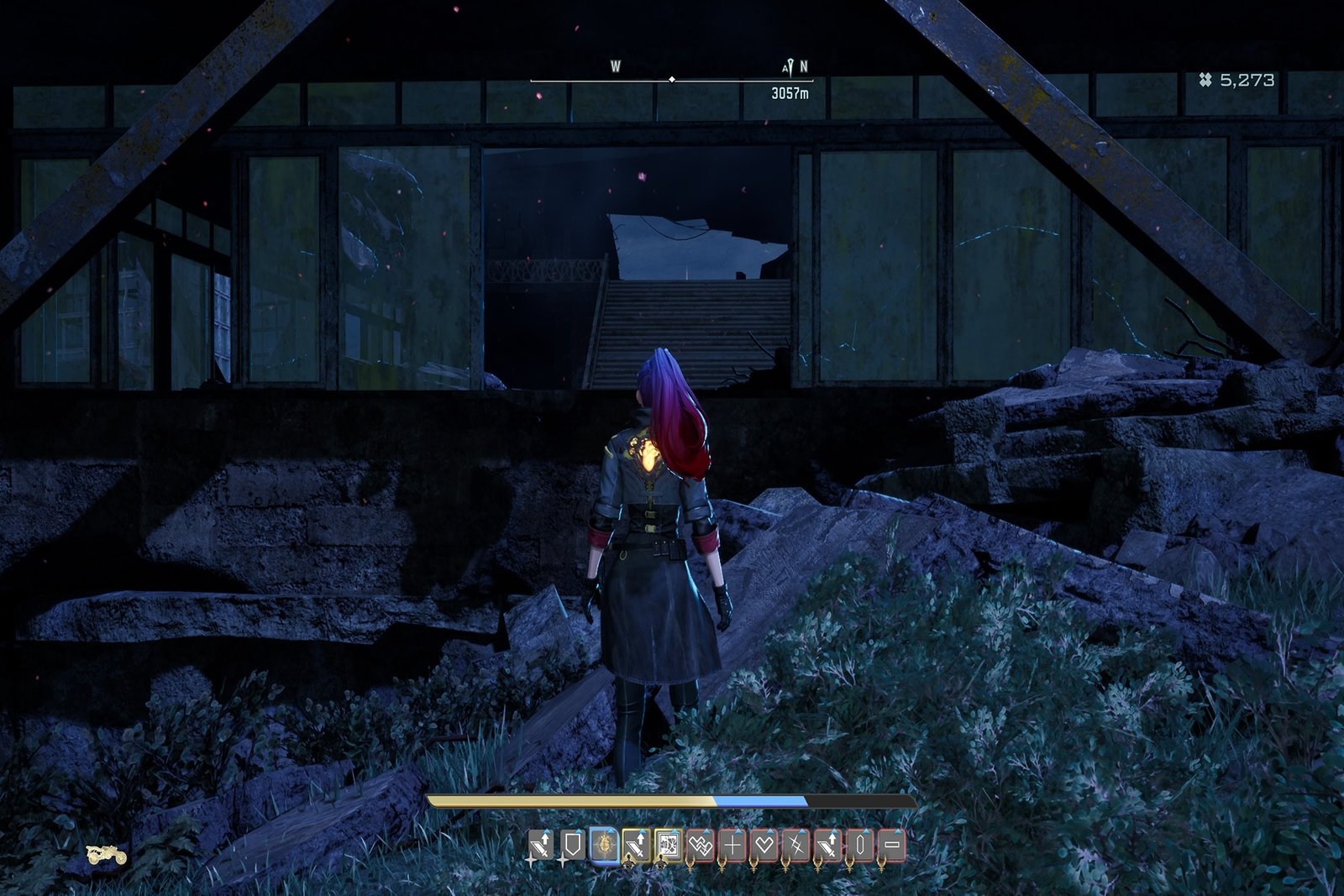The image size is (1344, 896).
Task: Select the square maze pattern hotbar slot
Action: (x=668, y=845)
